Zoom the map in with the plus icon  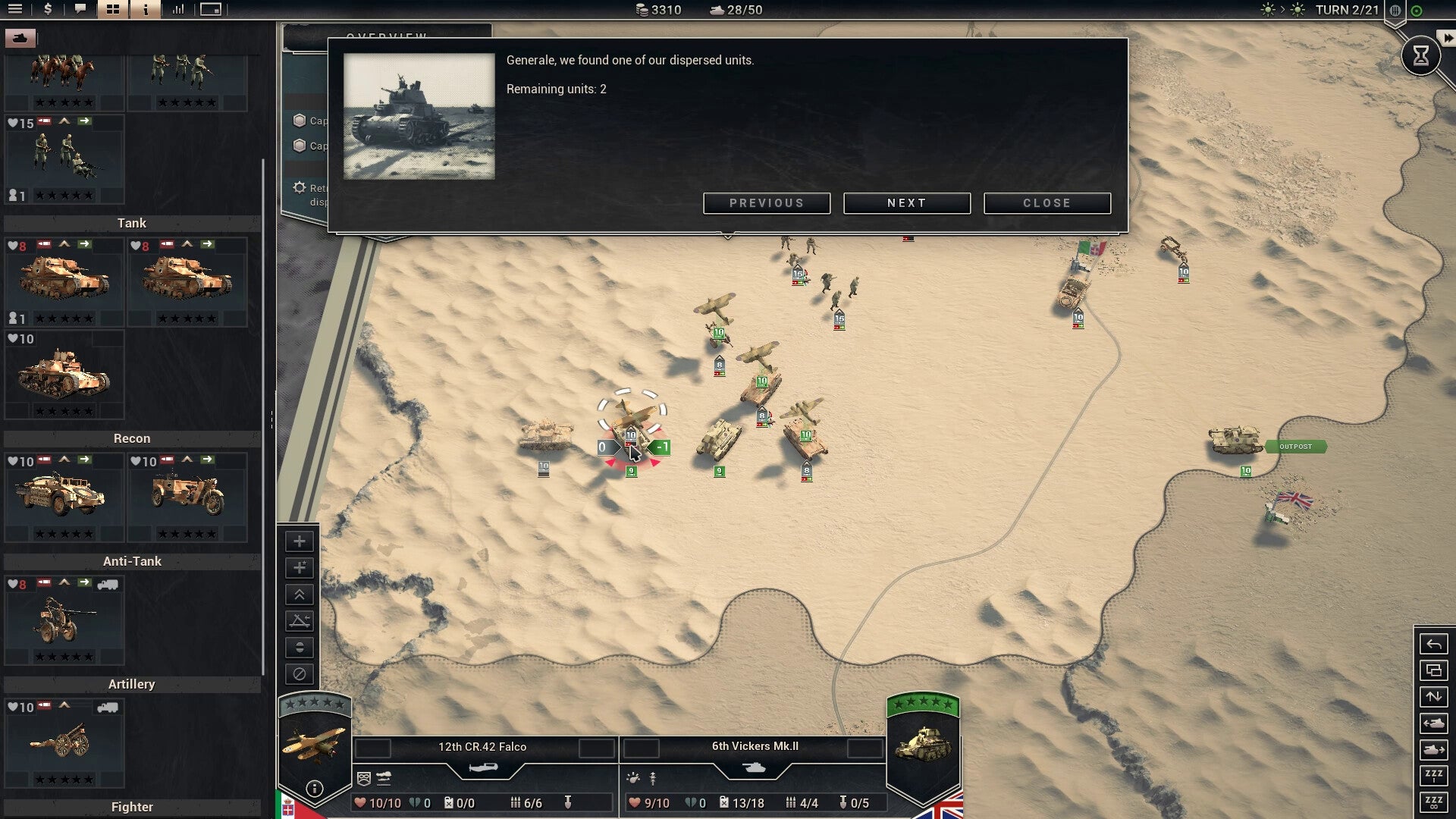coord(300,541)
